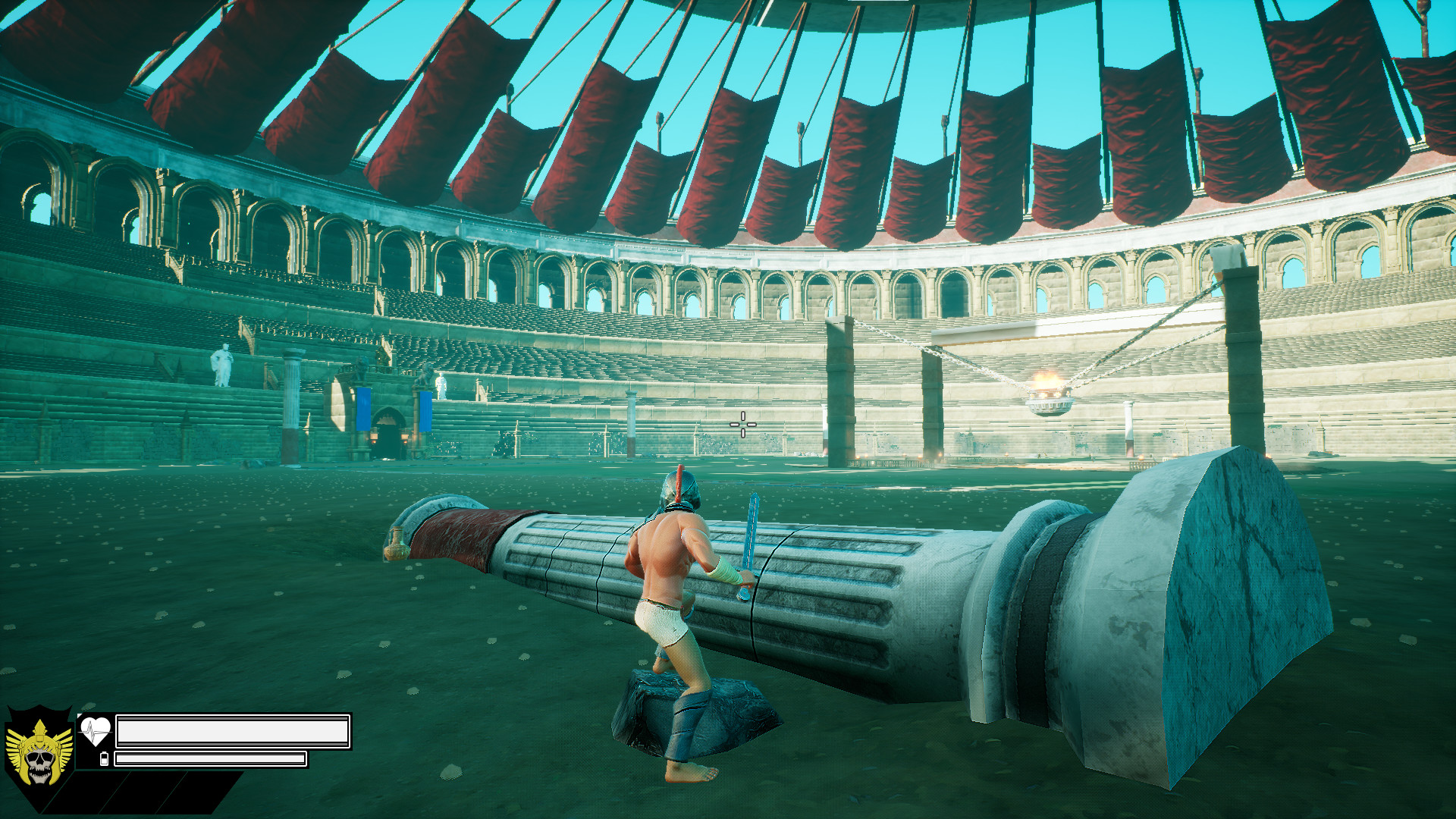Click the right blue banner near the entrance

(425, 412)
